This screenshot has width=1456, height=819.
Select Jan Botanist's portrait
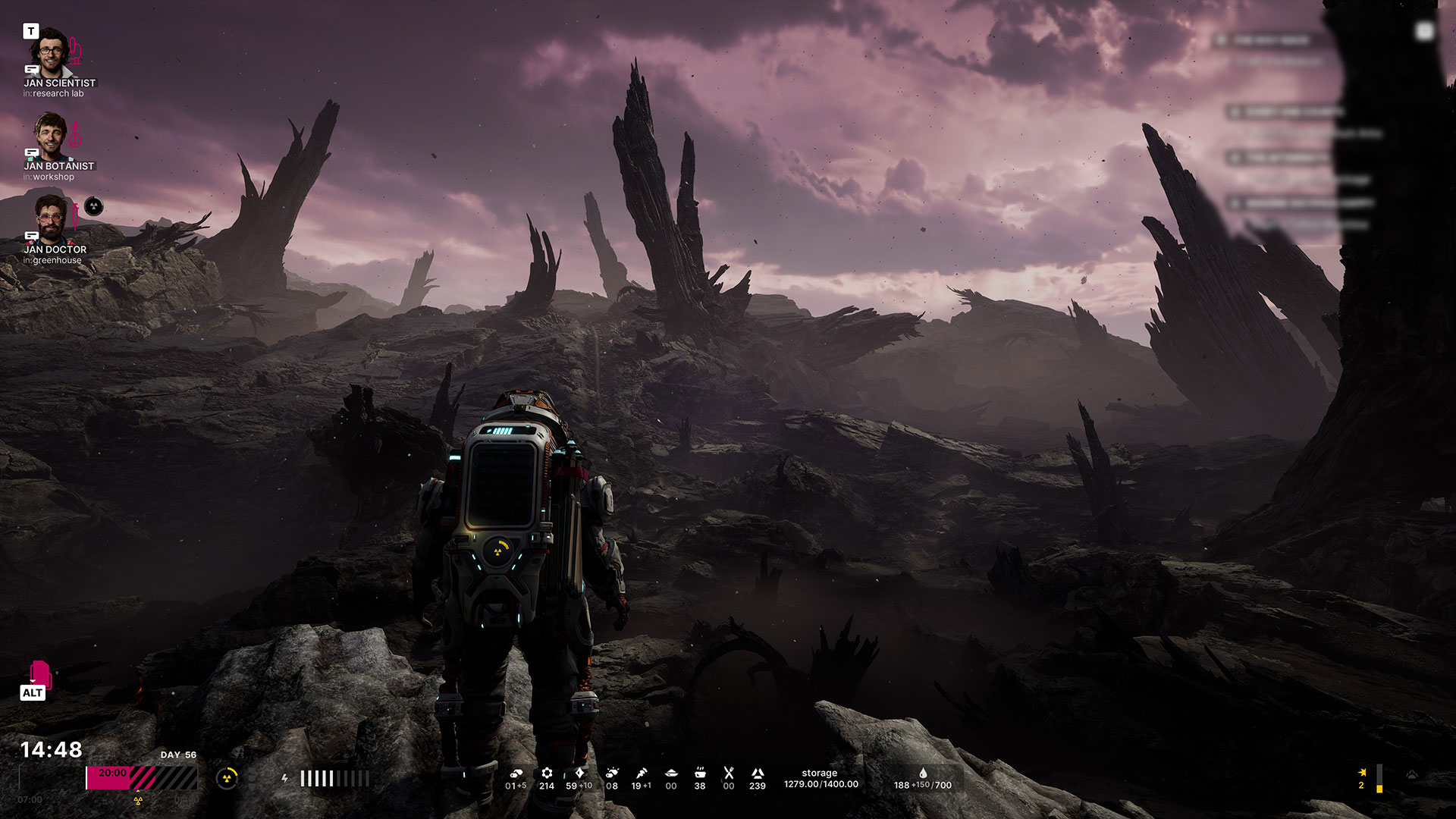click(x=50, y=136)
